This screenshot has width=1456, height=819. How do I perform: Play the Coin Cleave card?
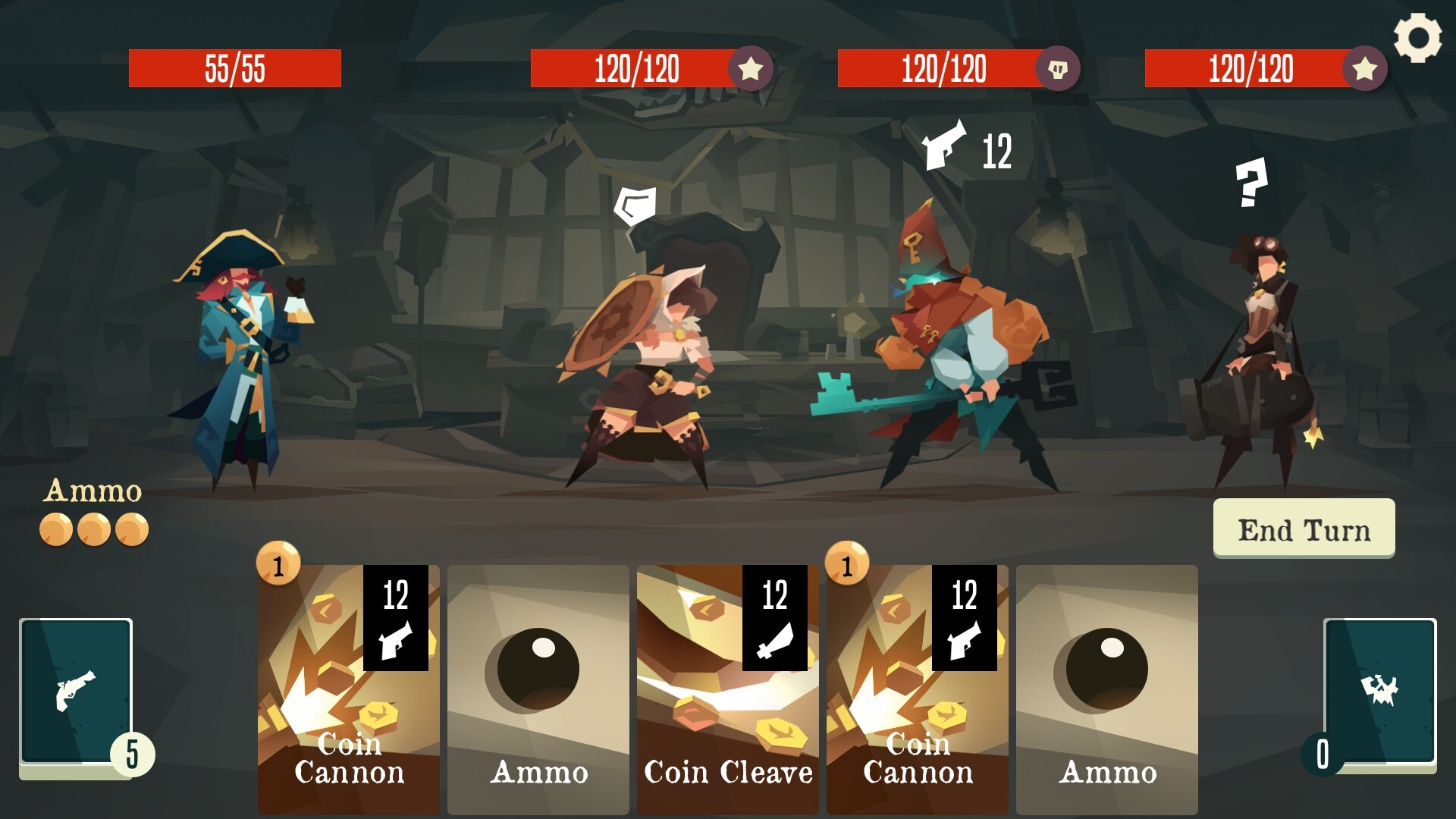click(x=726, y=682)
